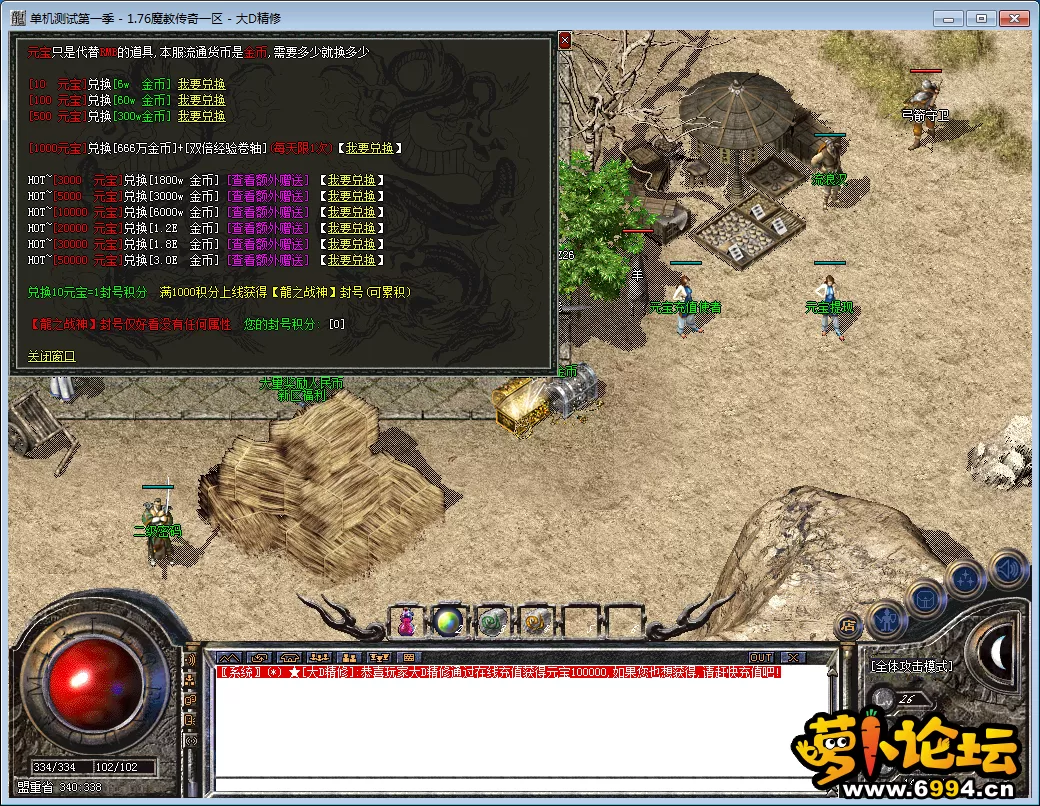Click the chat text input line
This screenshot has width=1040, height=806.
(520, 784)
